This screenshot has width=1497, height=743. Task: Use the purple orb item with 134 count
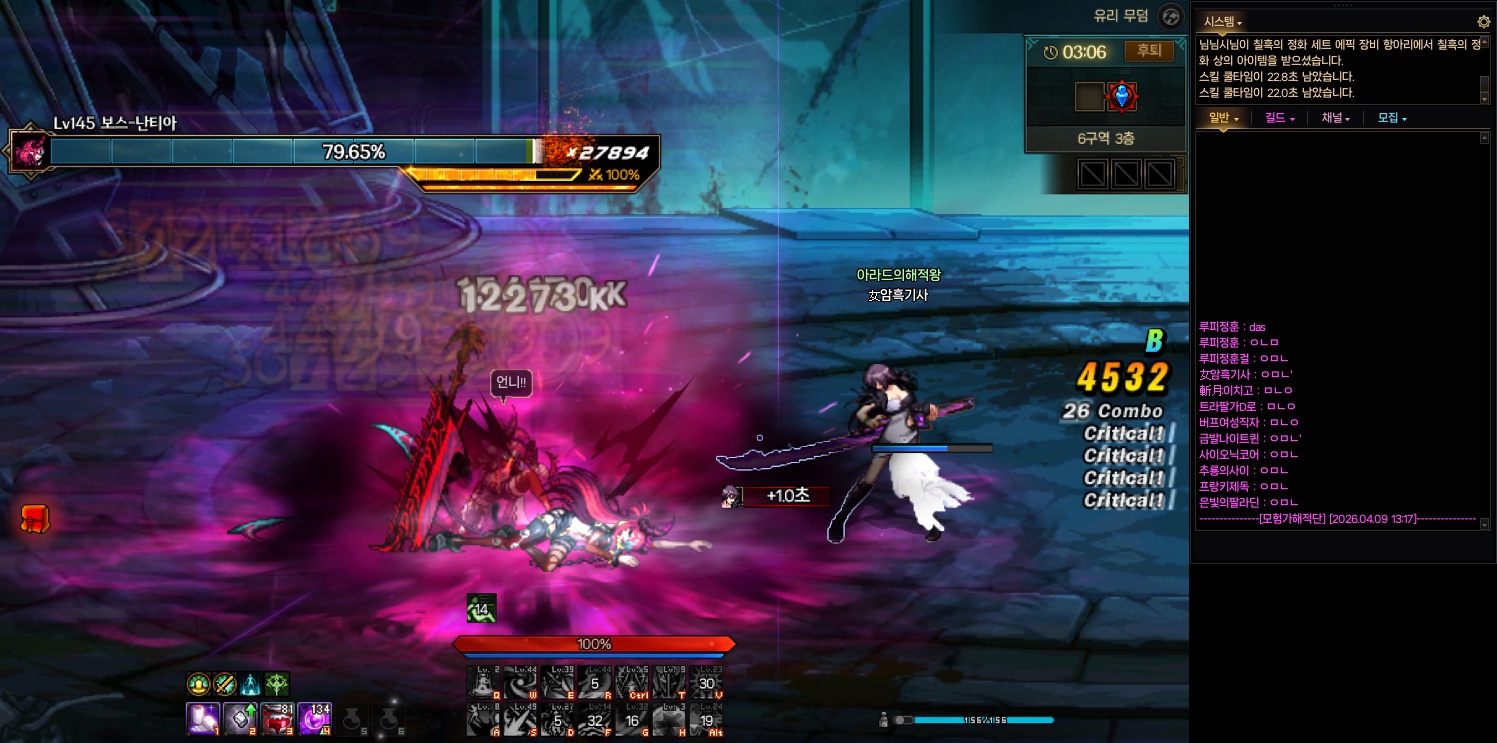point(314,719)
